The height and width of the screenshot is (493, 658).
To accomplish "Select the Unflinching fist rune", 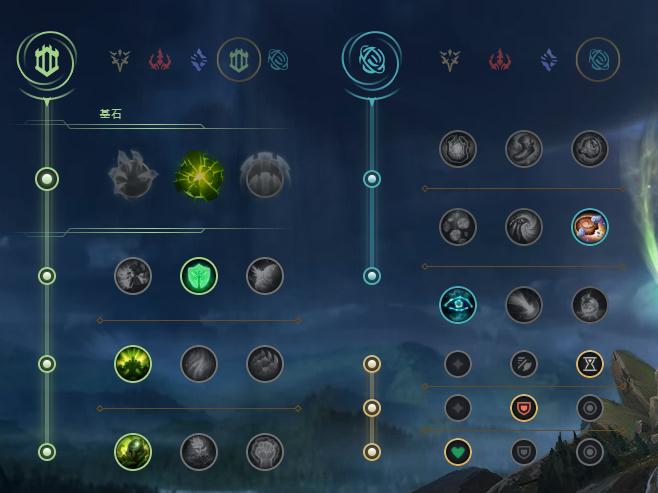I will [x=265, y=452].
